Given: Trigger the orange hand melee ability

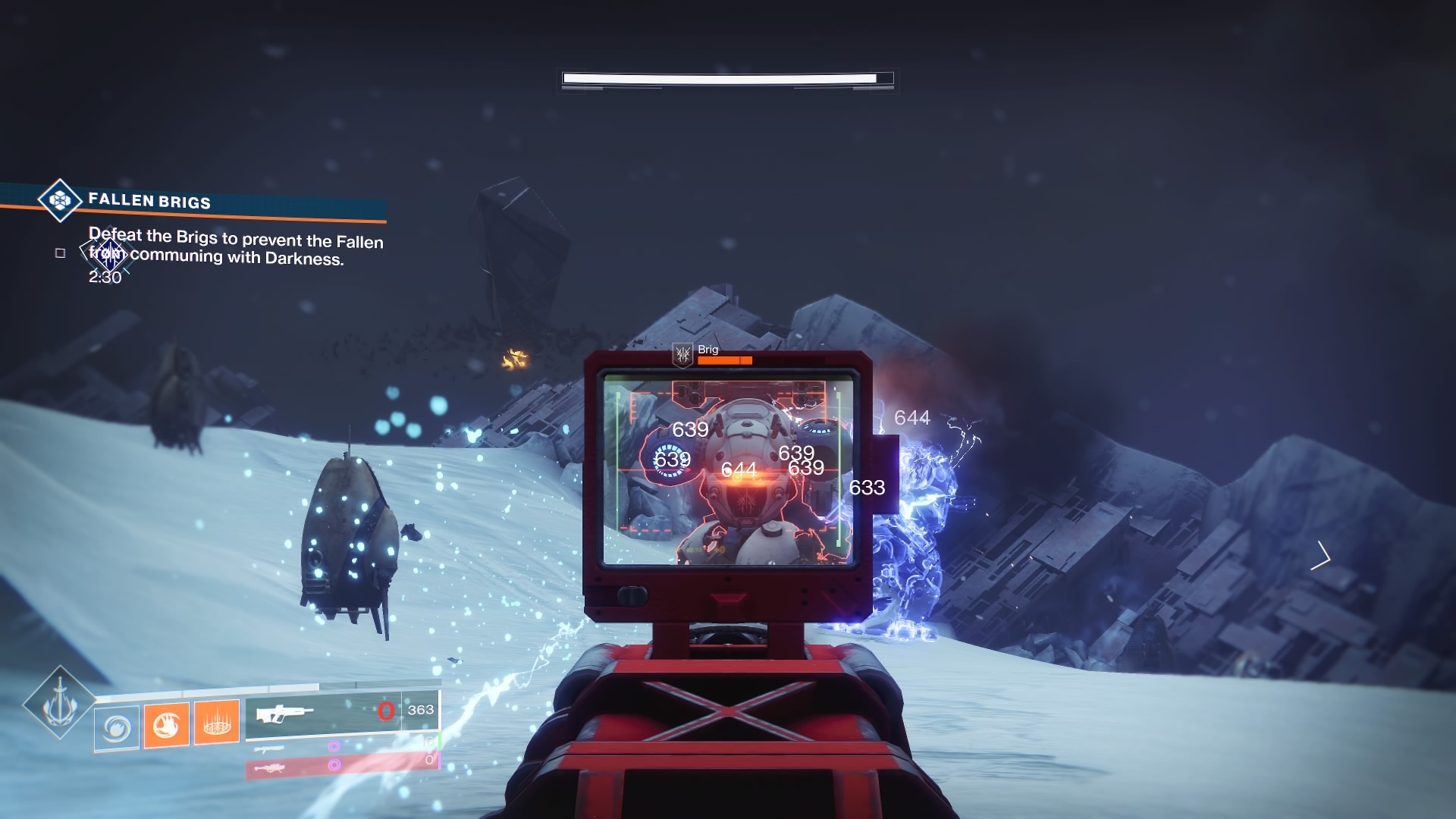Looking at the screenshot, I should [166, 724].
